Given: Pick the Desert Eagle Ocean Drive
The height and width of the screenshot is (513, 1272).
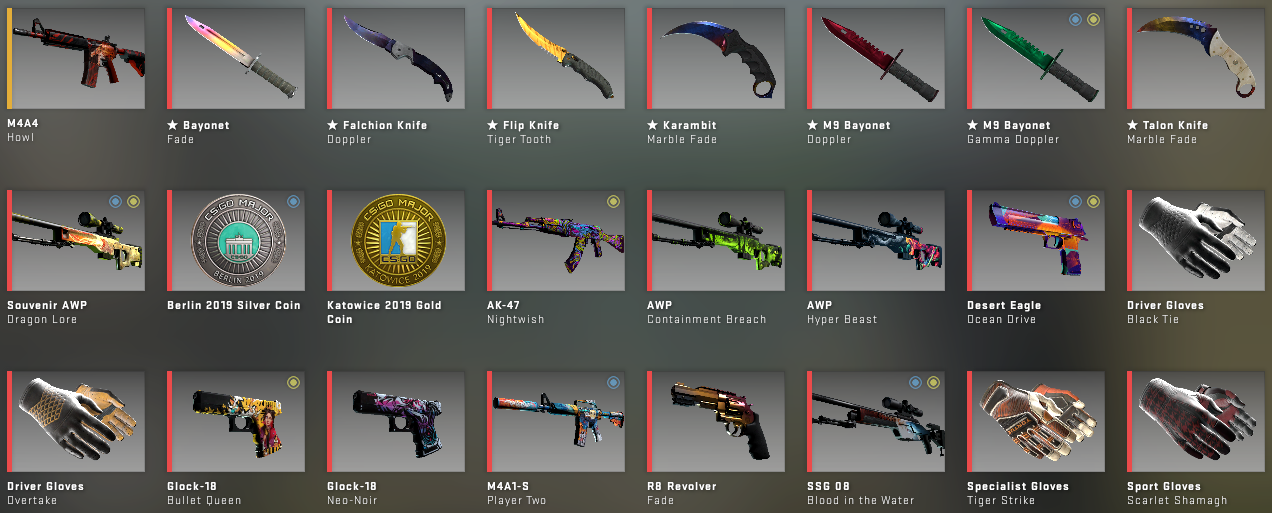Looking at the screenshot, I should pos(1036,240).
